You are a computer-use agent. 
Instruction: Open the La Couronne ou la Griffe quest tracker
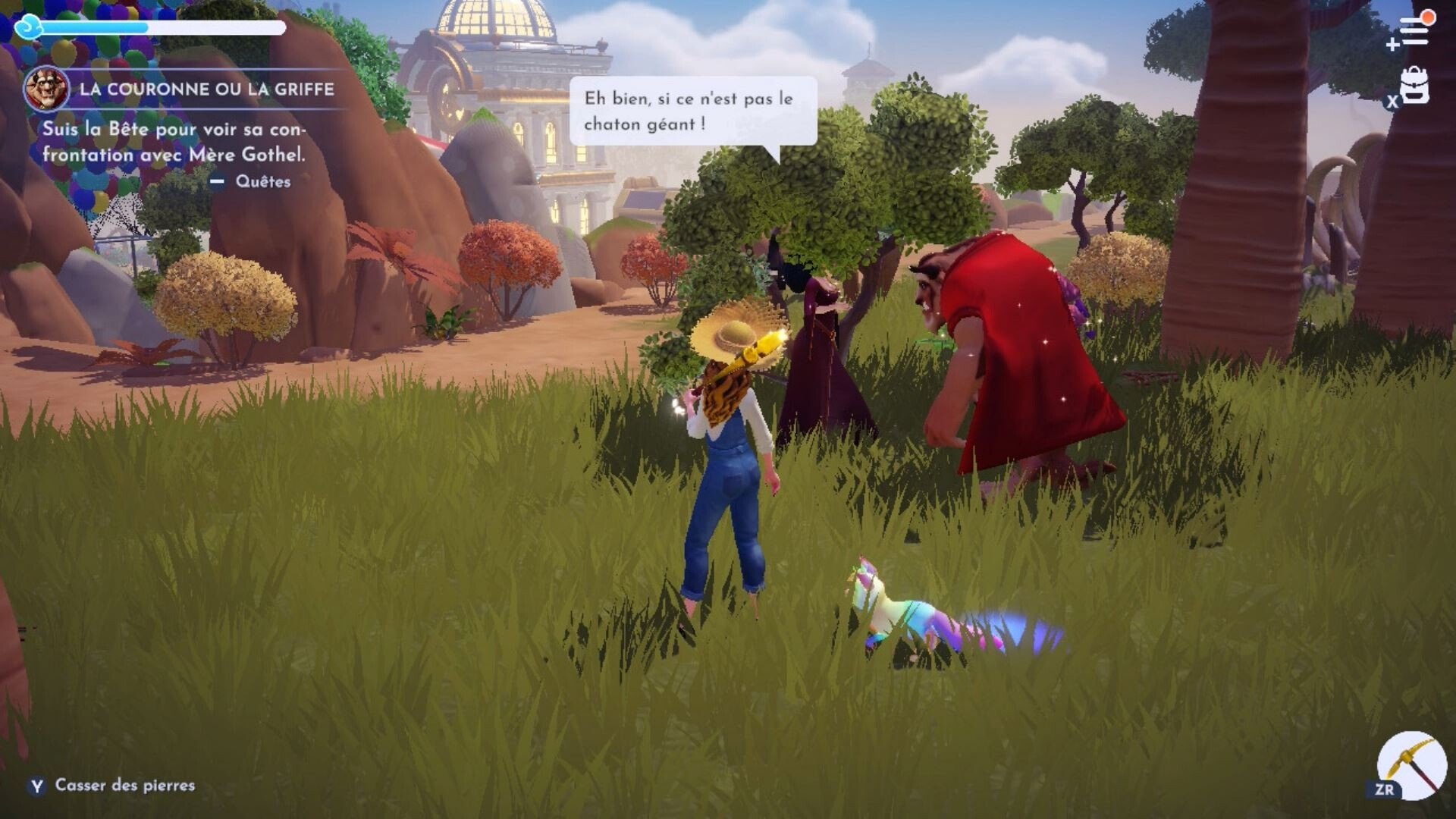point(206,89)
